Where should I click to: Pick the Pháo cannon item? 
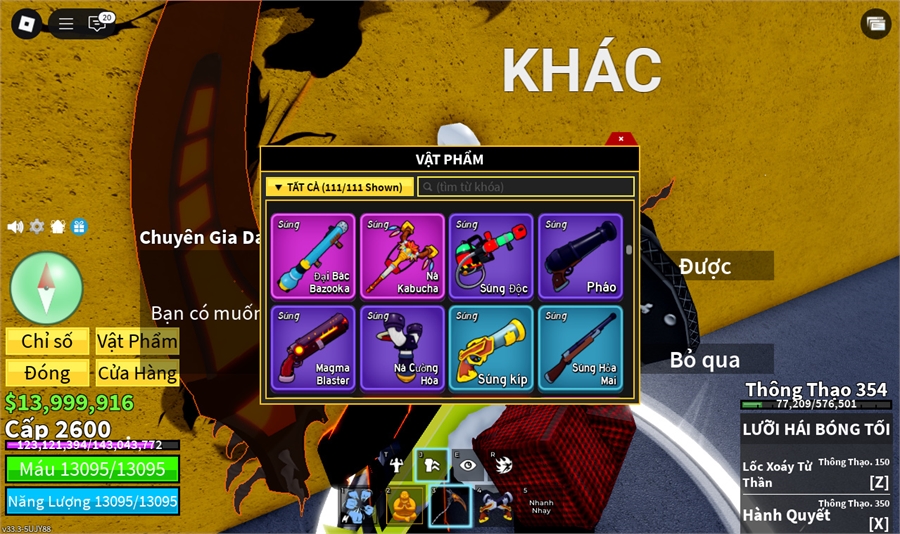(x=580, y=256)
